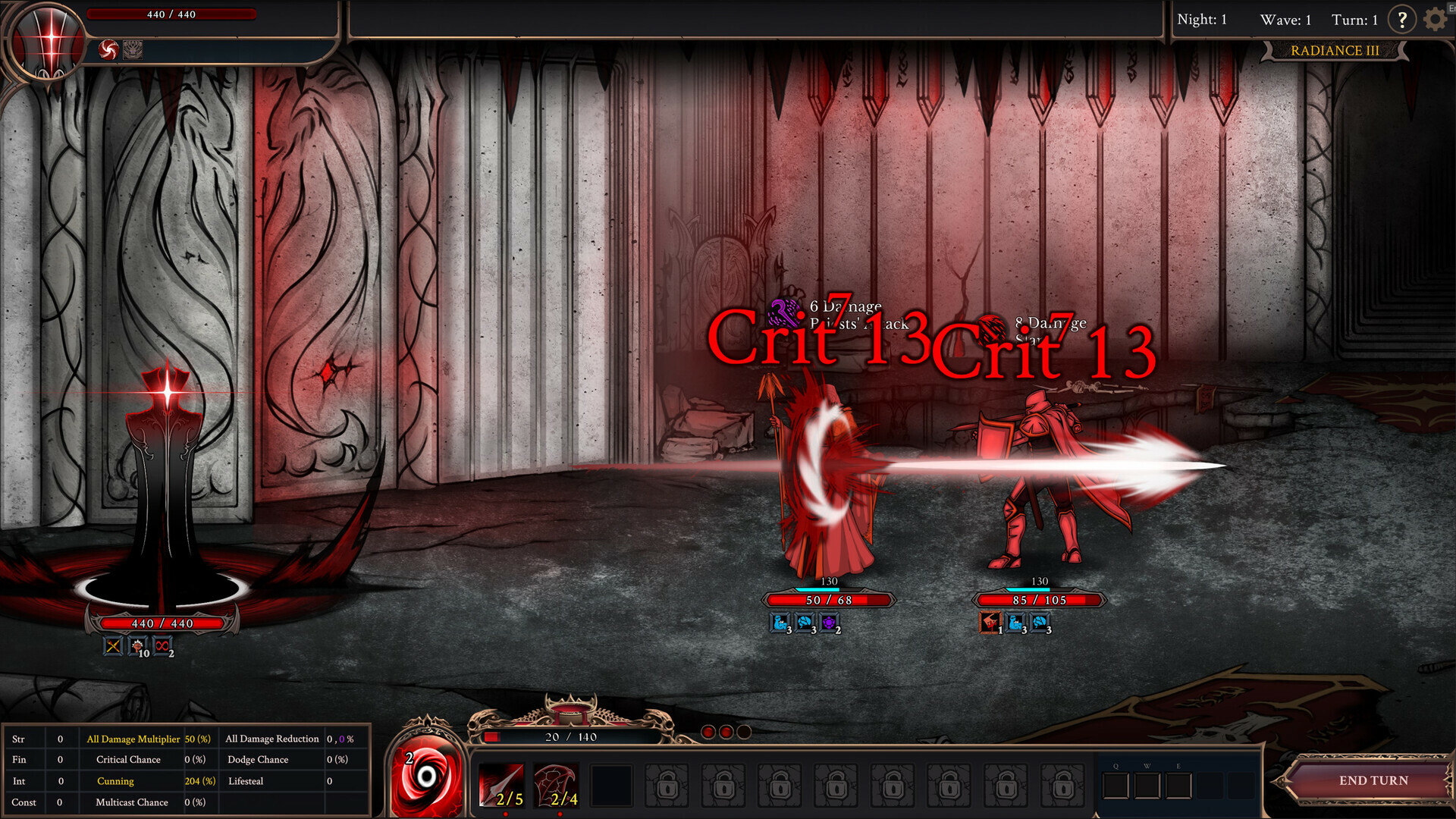Image resolution: width=1456 pixels, height=819 pixels.
Task: Open the settings gear in the top right corner
Action: coord(1434,19)
